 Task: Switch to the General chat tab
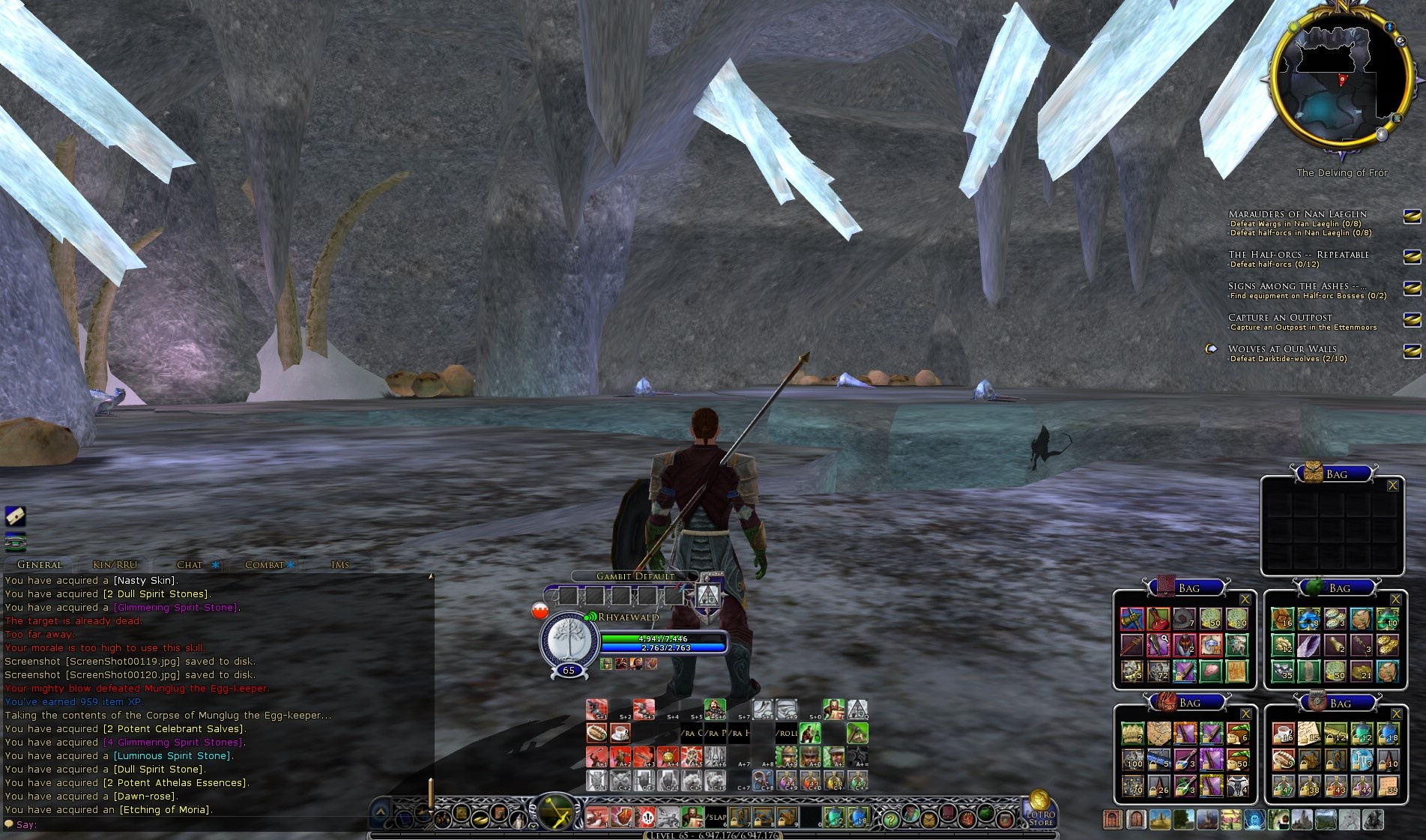tap(39, 564)
